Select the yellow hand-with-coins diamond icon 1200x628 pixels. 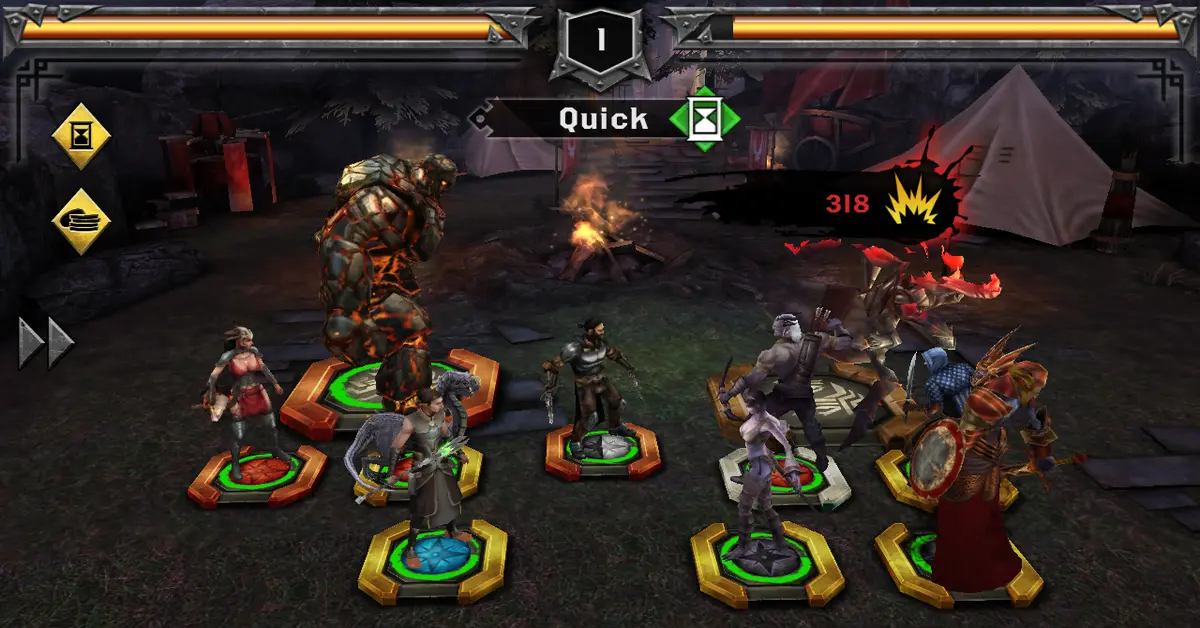click(x=80, y=220)
